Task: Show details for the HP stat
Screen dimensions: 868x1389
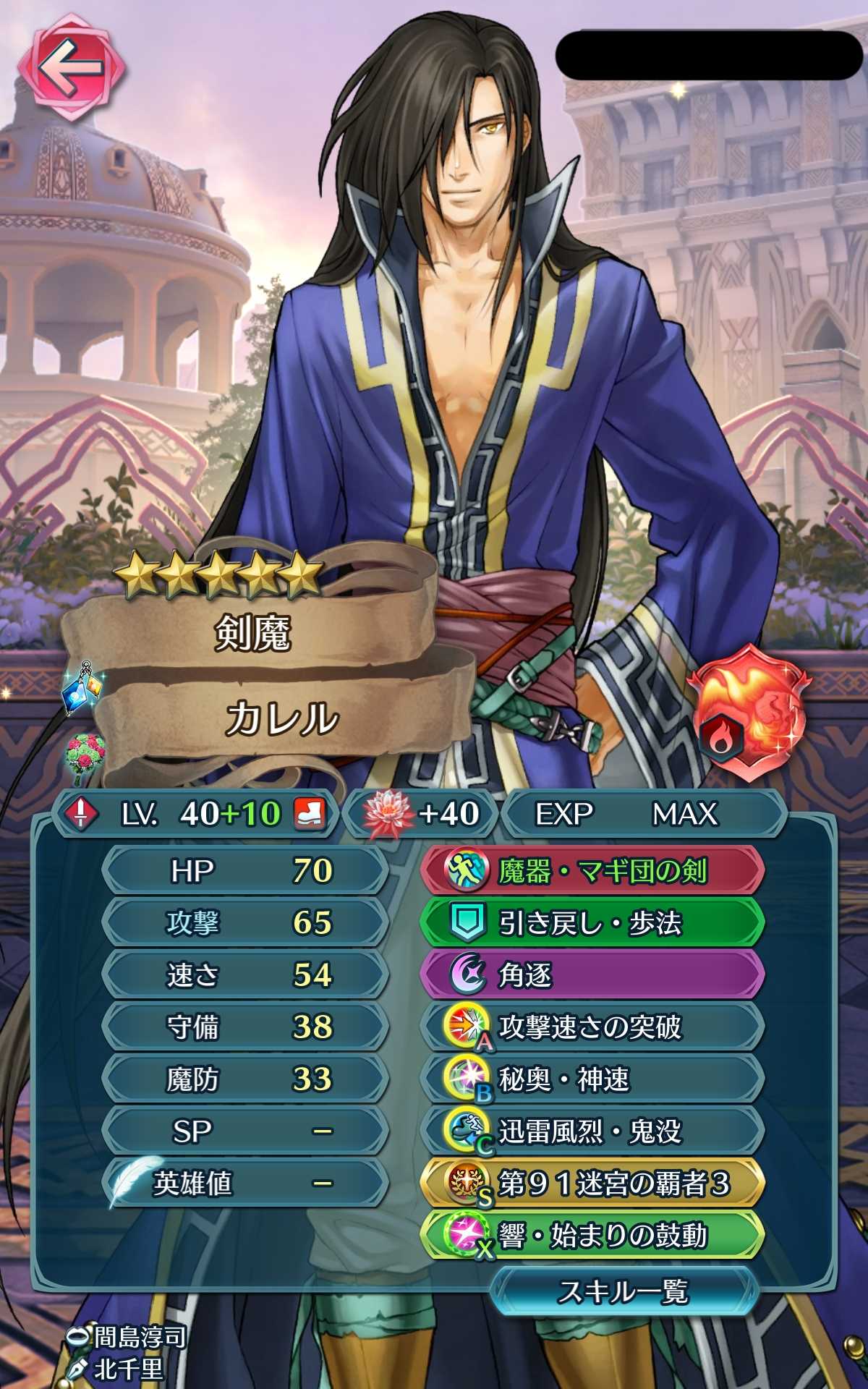Action: (x=246, y=871)
